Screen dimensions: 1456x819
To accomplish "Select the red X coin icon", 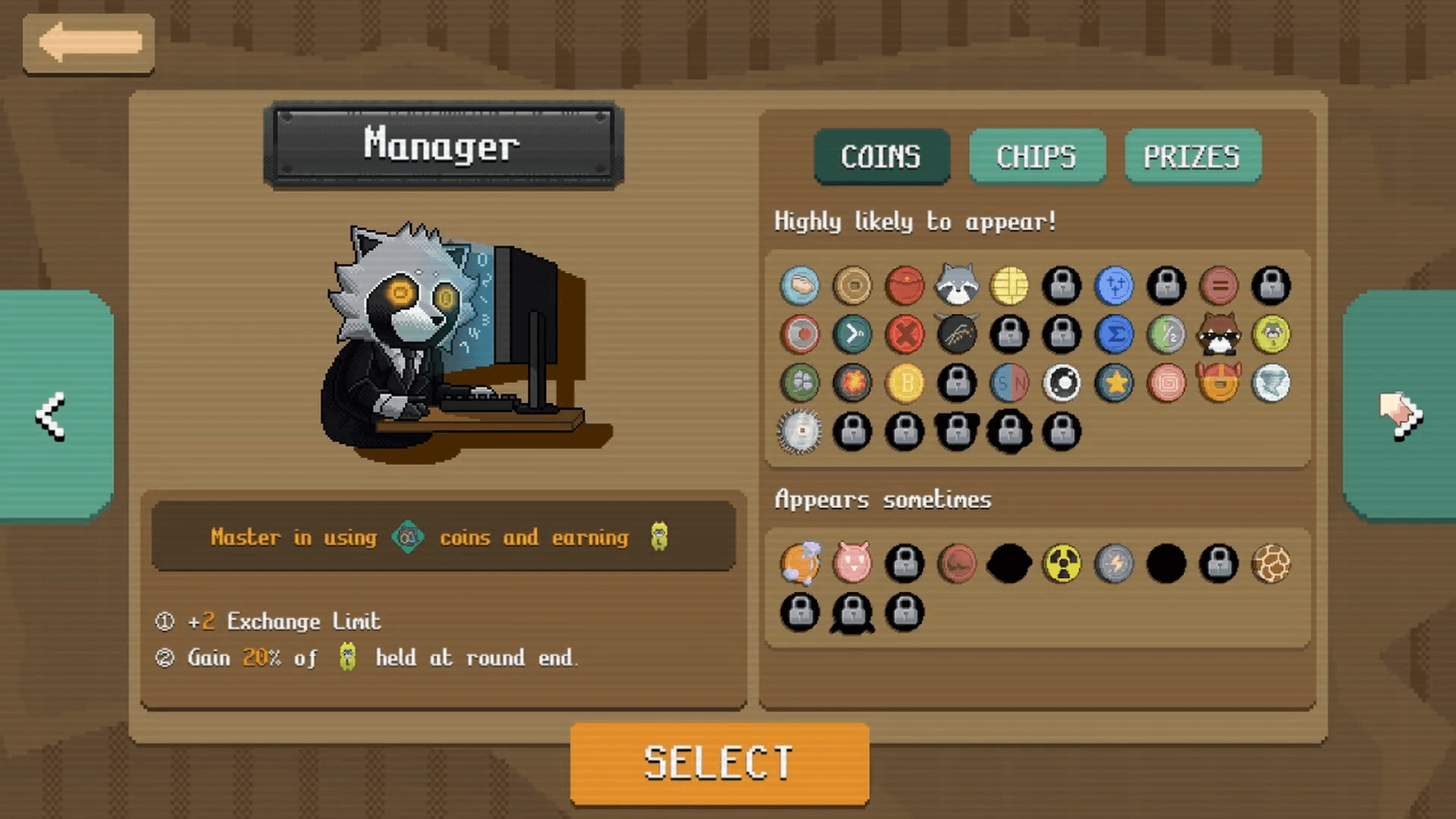I will click(905, 335).
